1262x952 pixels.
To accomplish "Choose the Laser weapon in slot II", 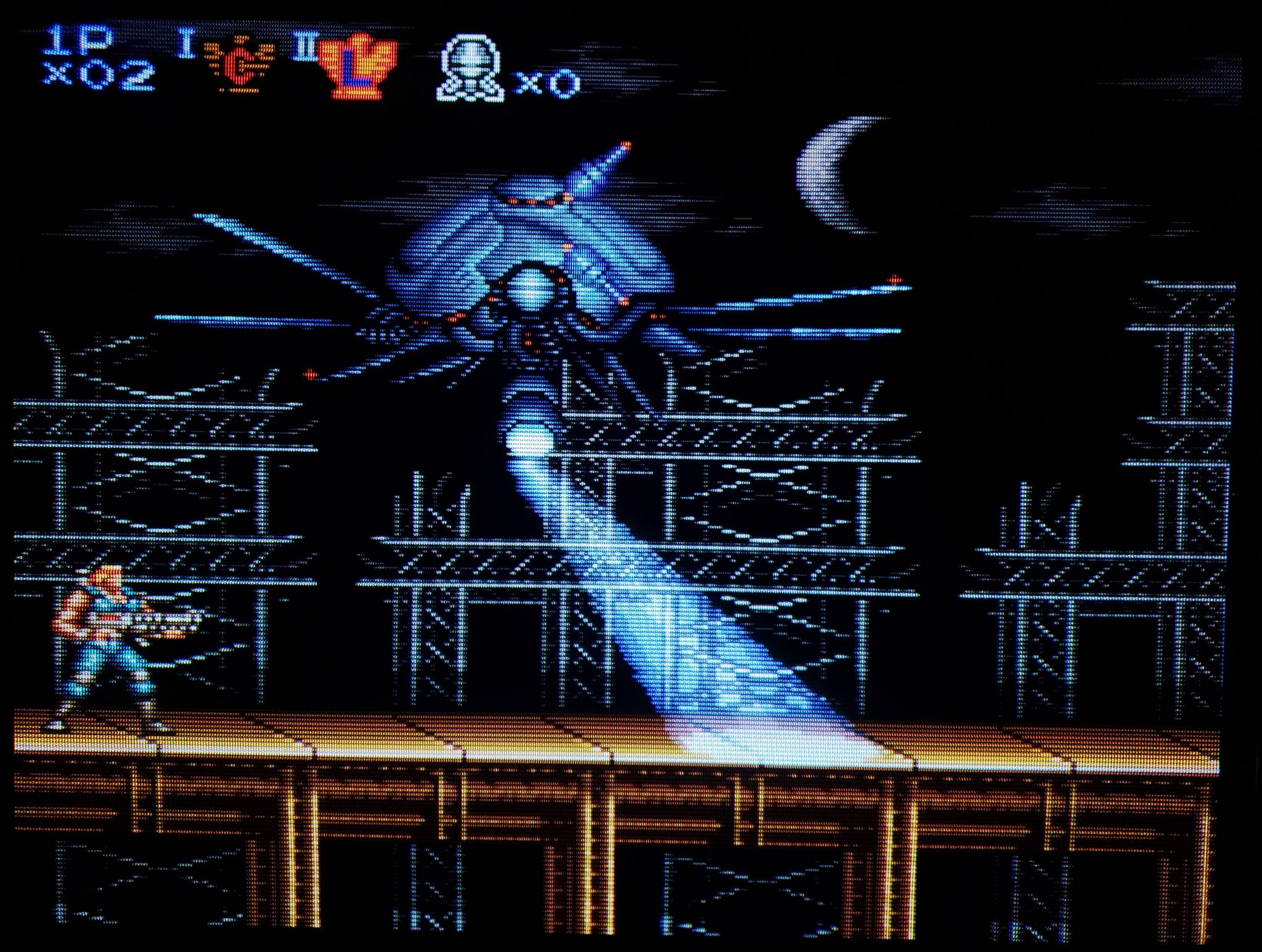I will coord(356,66).
